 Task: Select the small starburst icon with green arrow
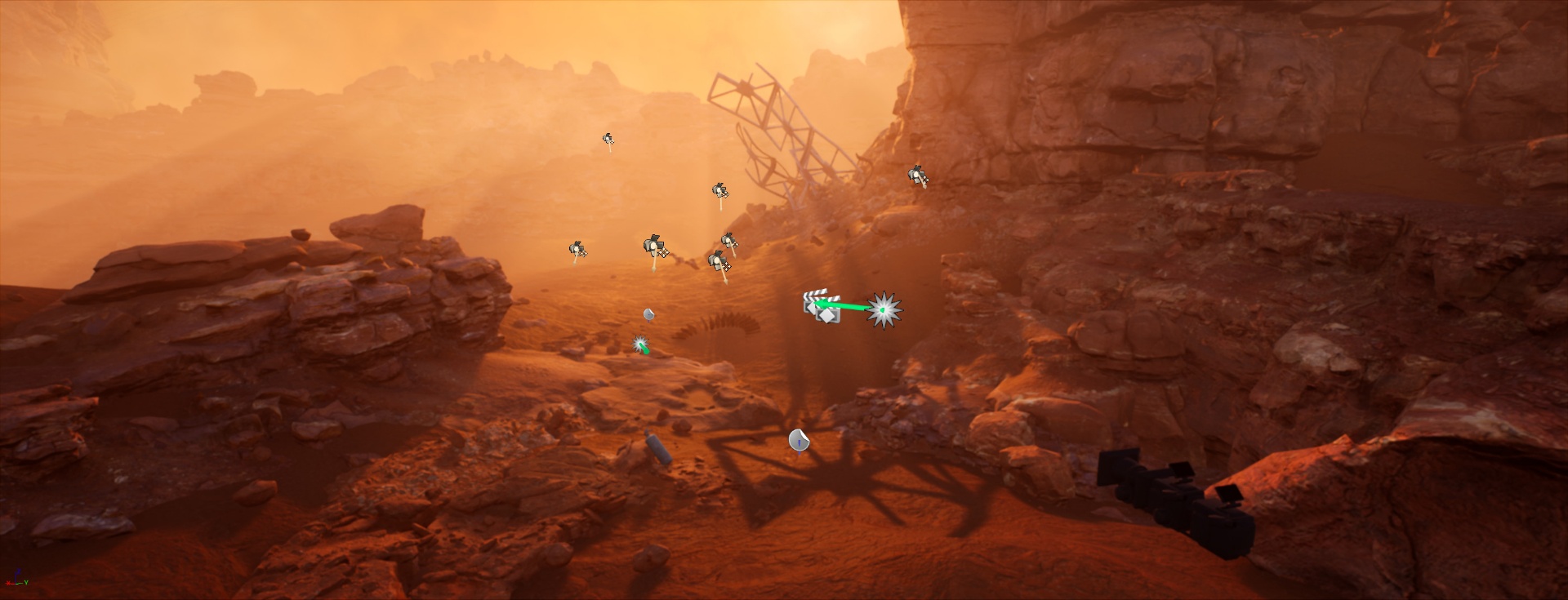tap(641, 344)
